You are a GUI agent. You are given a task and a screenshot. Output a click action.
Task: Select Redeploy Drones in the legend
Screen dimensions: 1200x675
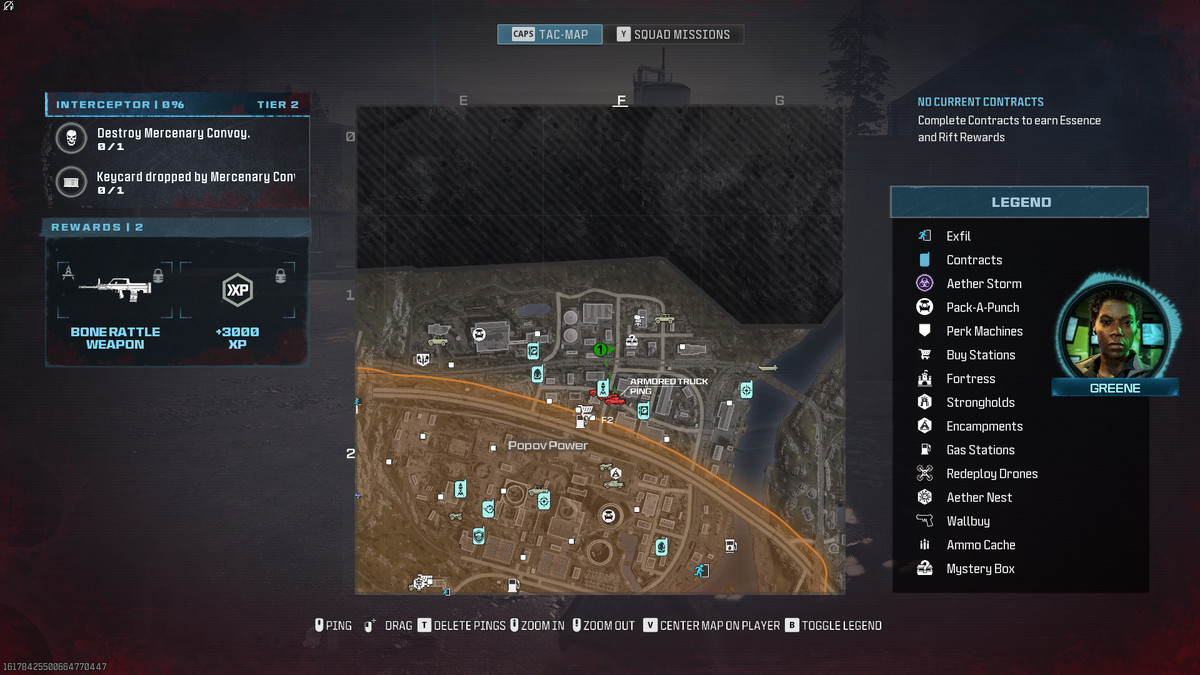tap(991, 474)
